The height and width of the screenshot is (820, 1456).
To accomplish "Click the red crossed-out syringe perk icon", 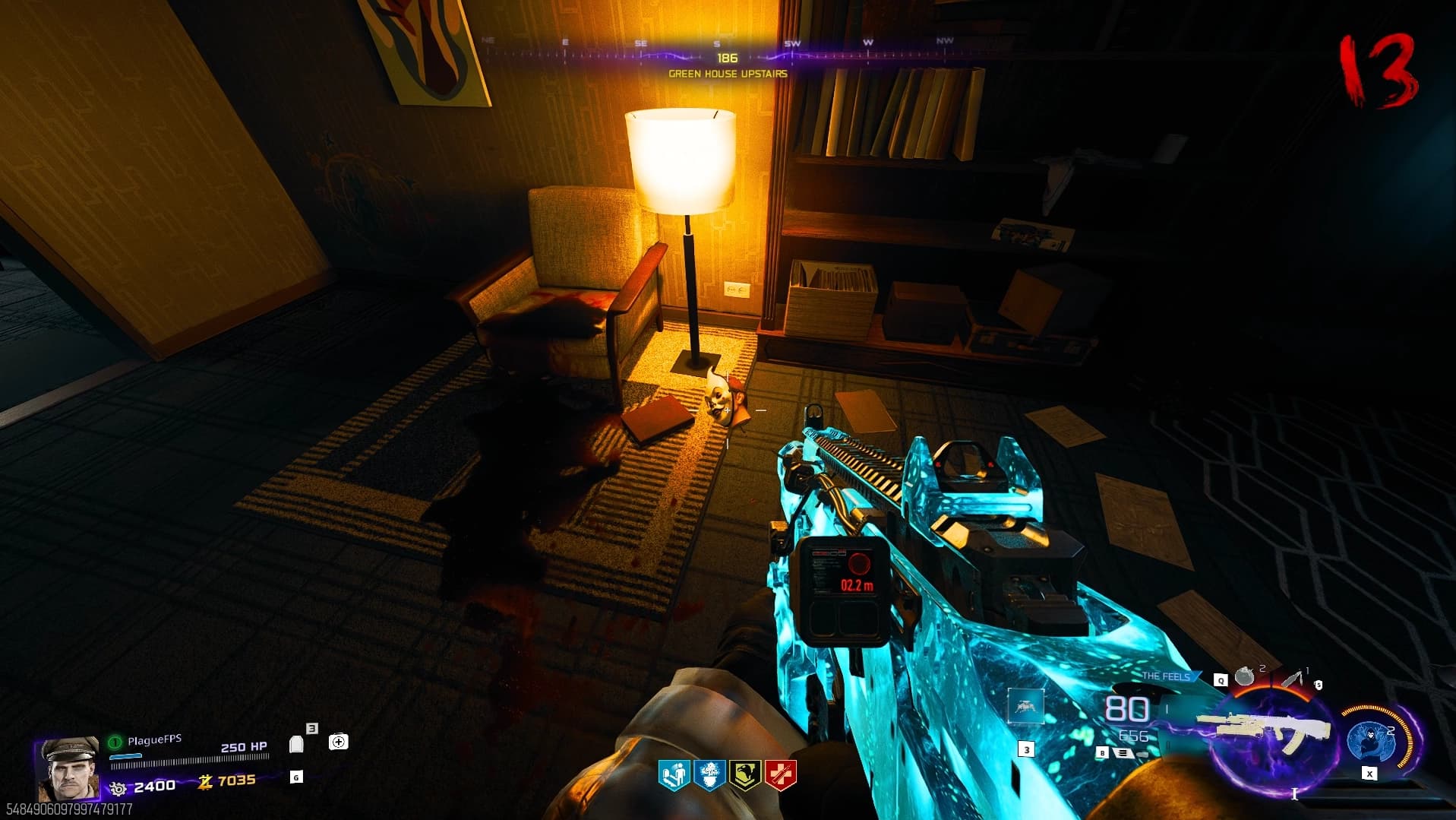I will [780, 775].
